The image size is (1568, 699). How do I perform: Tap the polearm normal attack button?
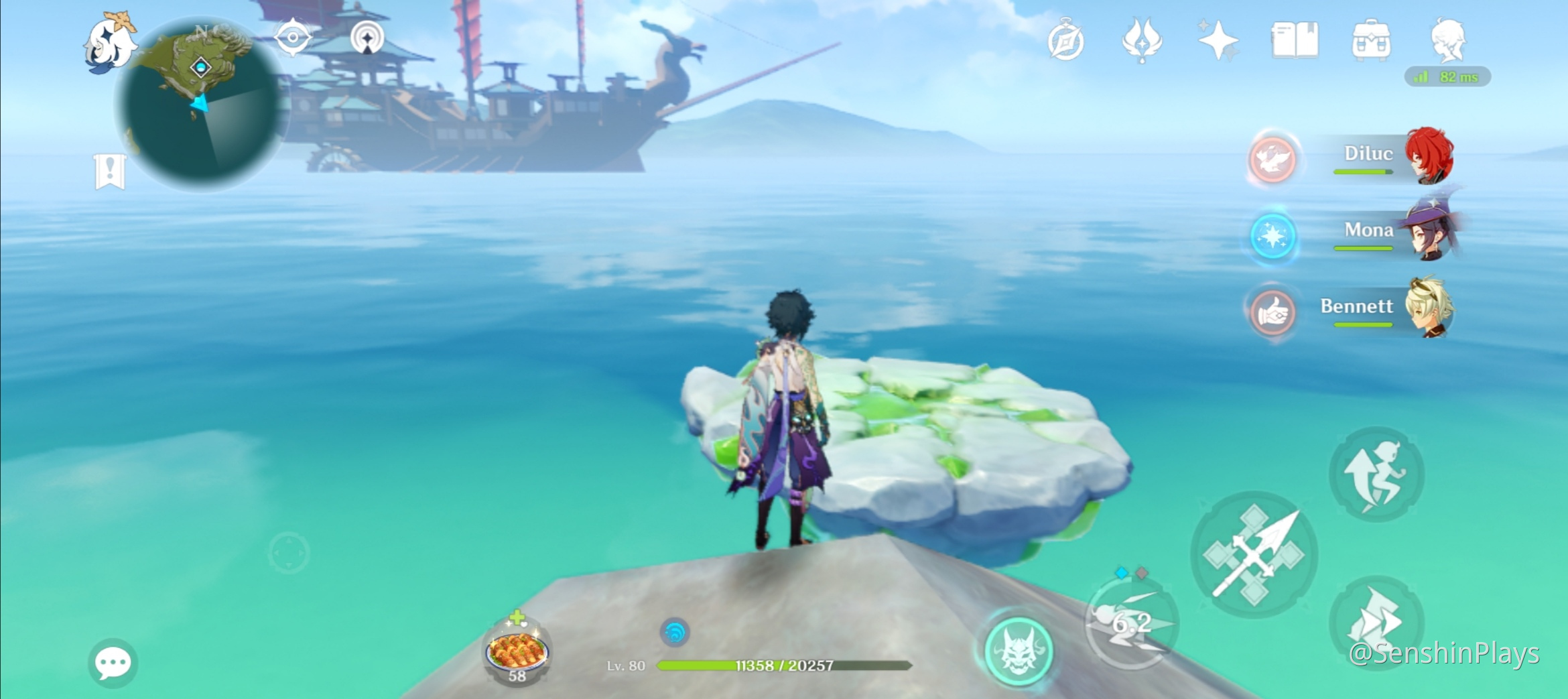(x=1253, y=555)
